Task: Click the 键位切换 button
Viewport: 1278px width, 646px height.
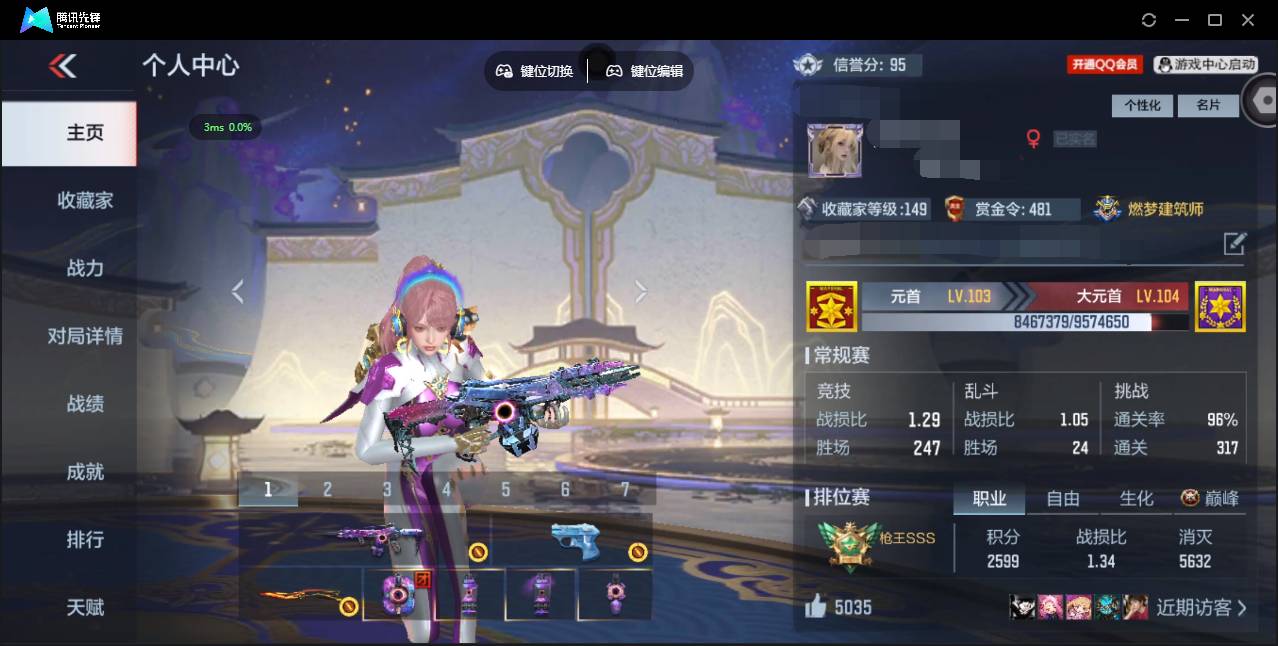Action: (535, 71)
